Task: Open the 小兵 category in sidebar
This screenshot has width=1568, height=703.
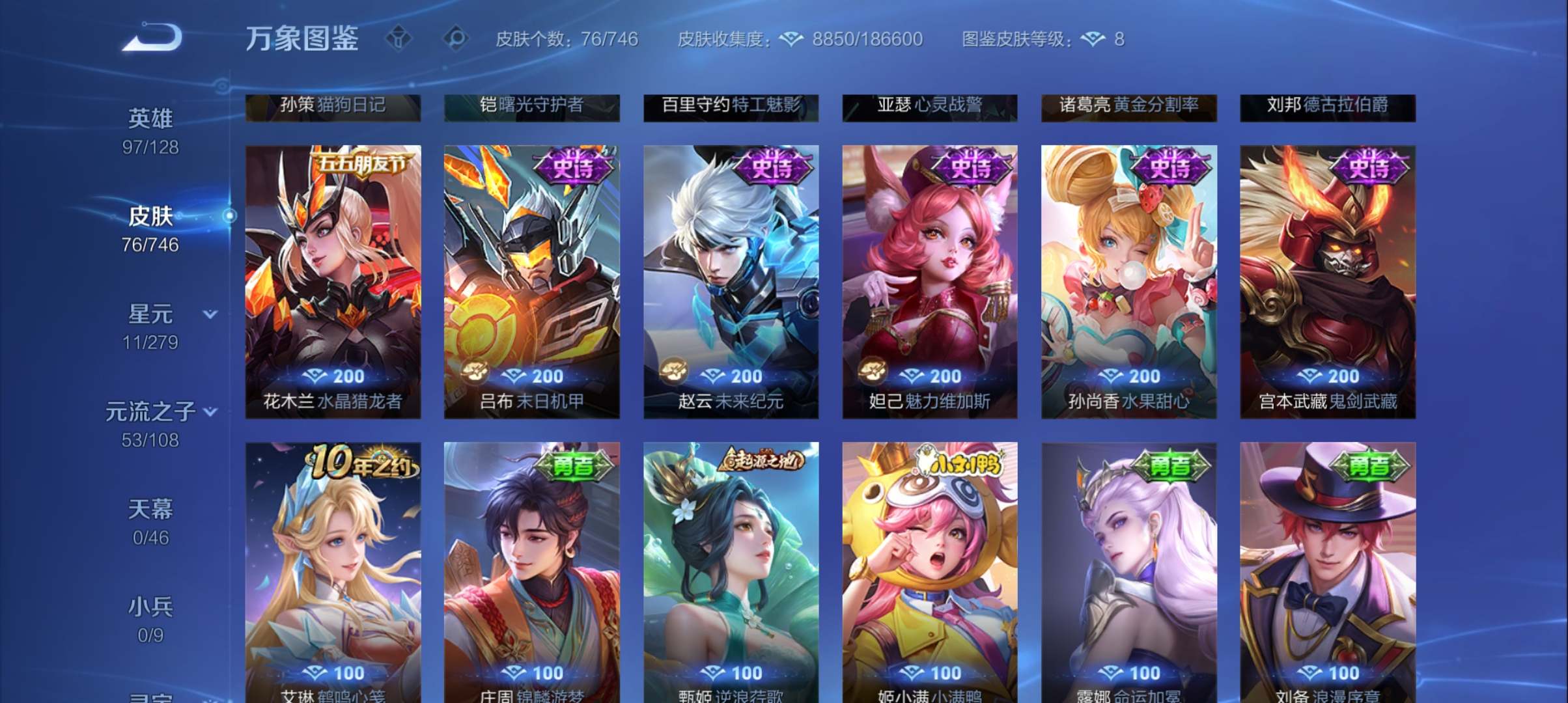Action: coord(150,606)
